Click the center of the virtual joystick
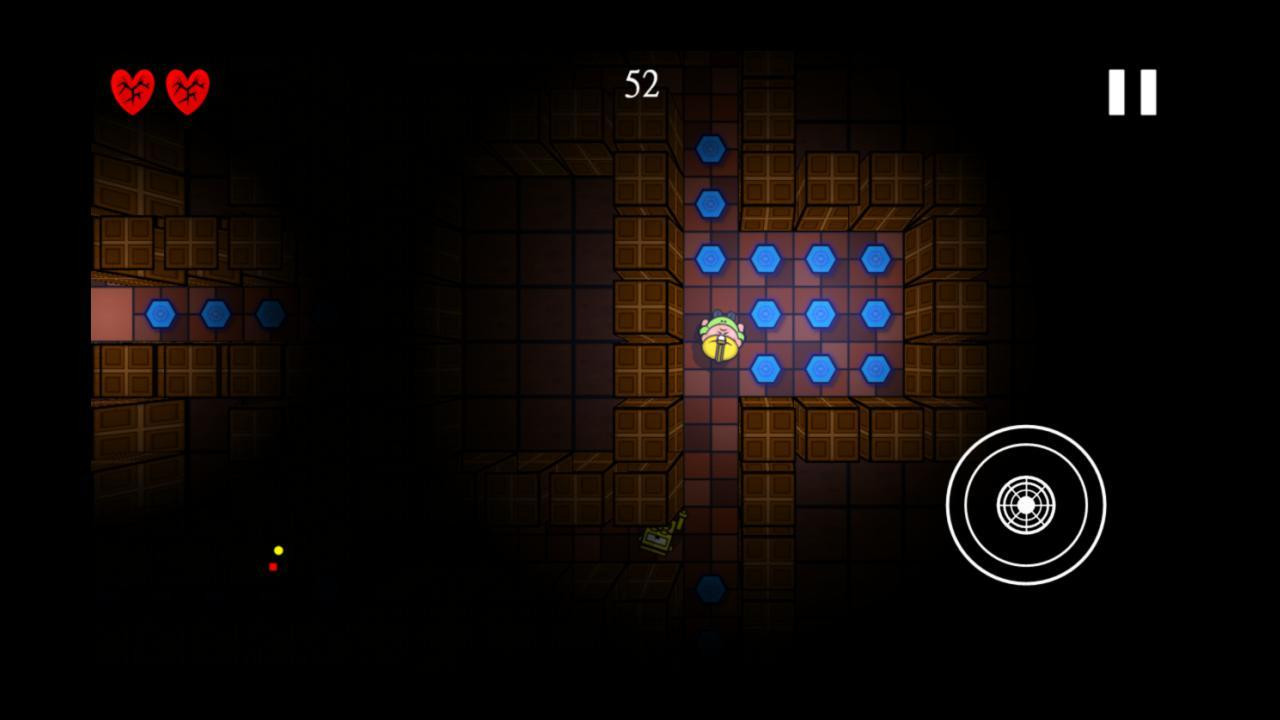 tap(1026, 505)
